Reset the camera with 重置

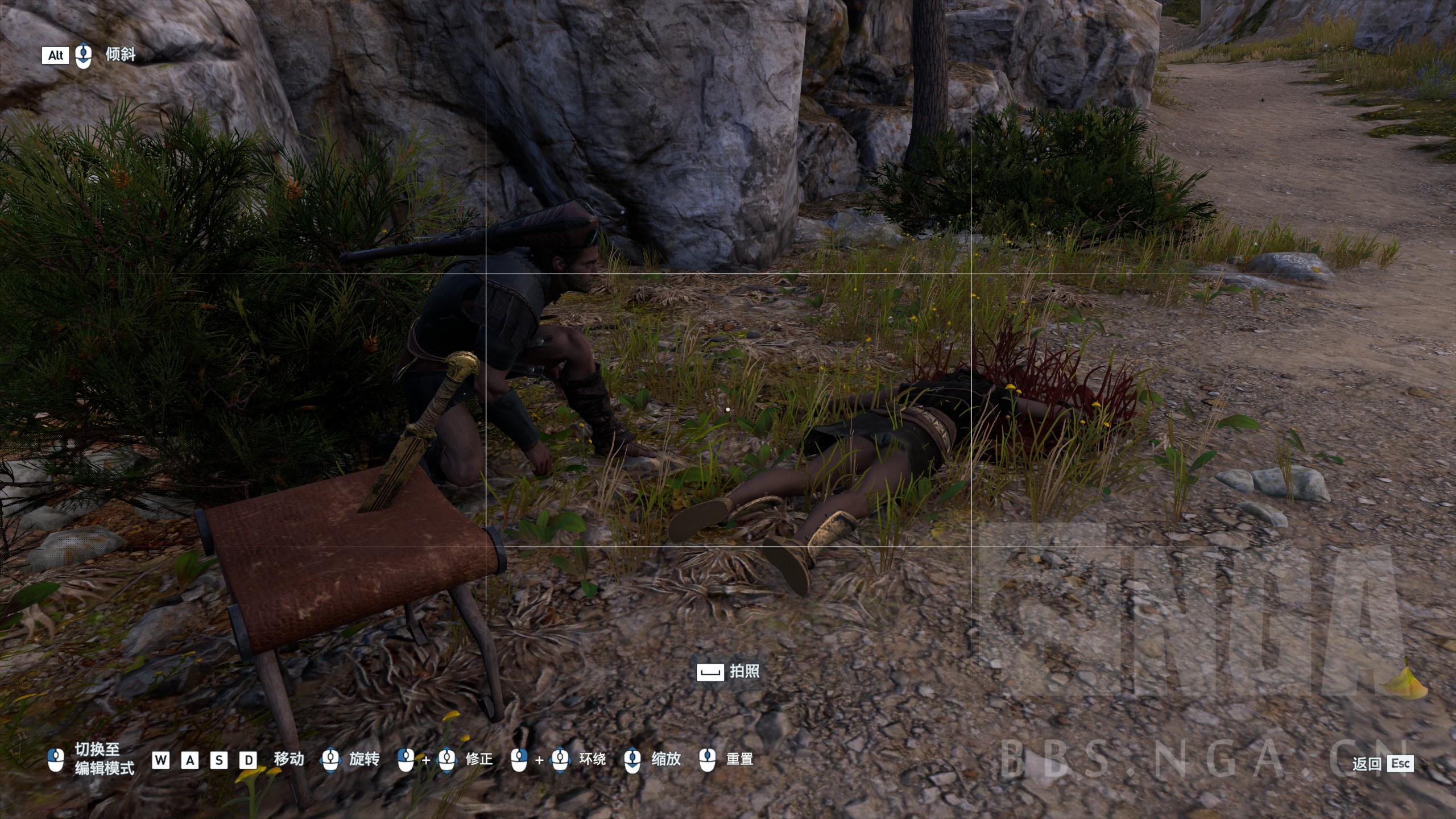click(727, 759)
